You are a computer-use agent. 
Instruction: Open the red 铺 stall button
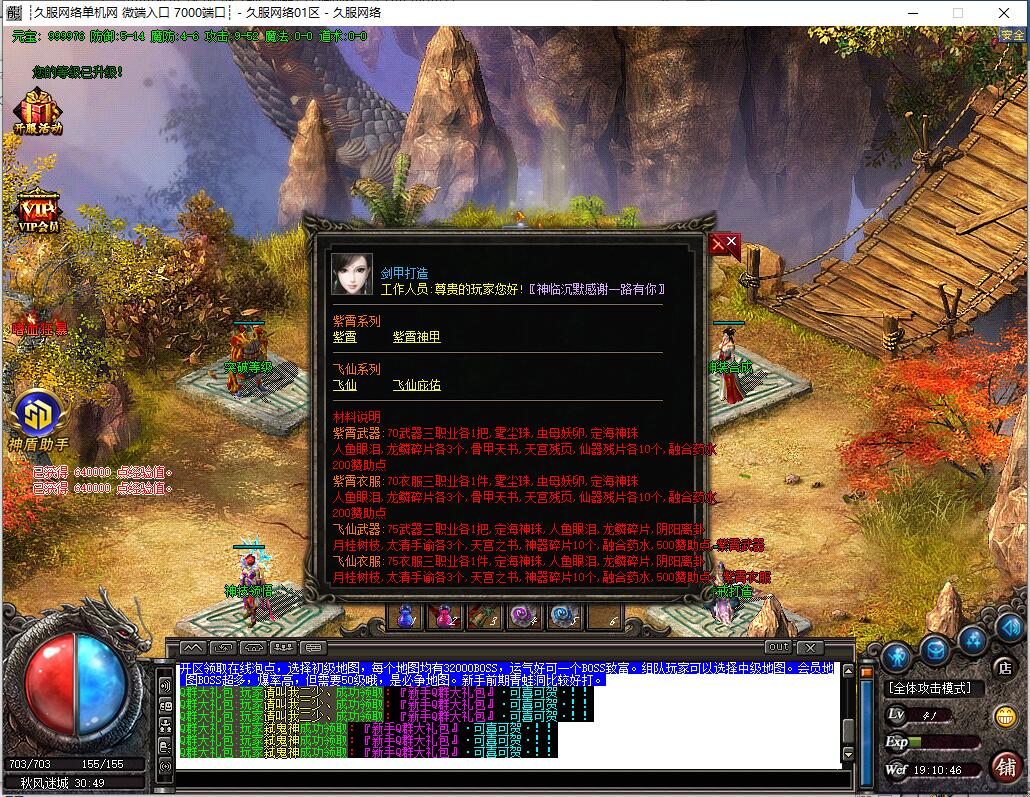pyautogui.click(x=1005, y=765)
